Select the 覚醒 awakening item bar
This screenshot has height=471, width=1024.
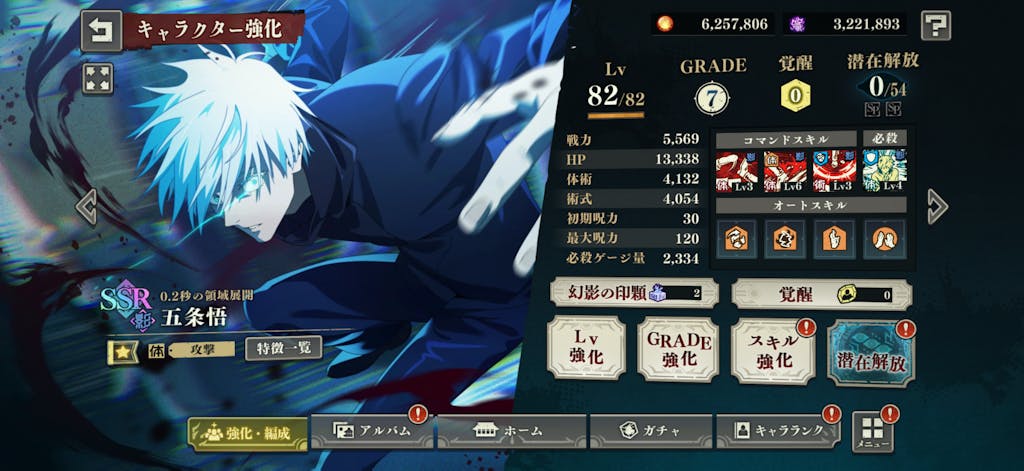coord(821,294)
